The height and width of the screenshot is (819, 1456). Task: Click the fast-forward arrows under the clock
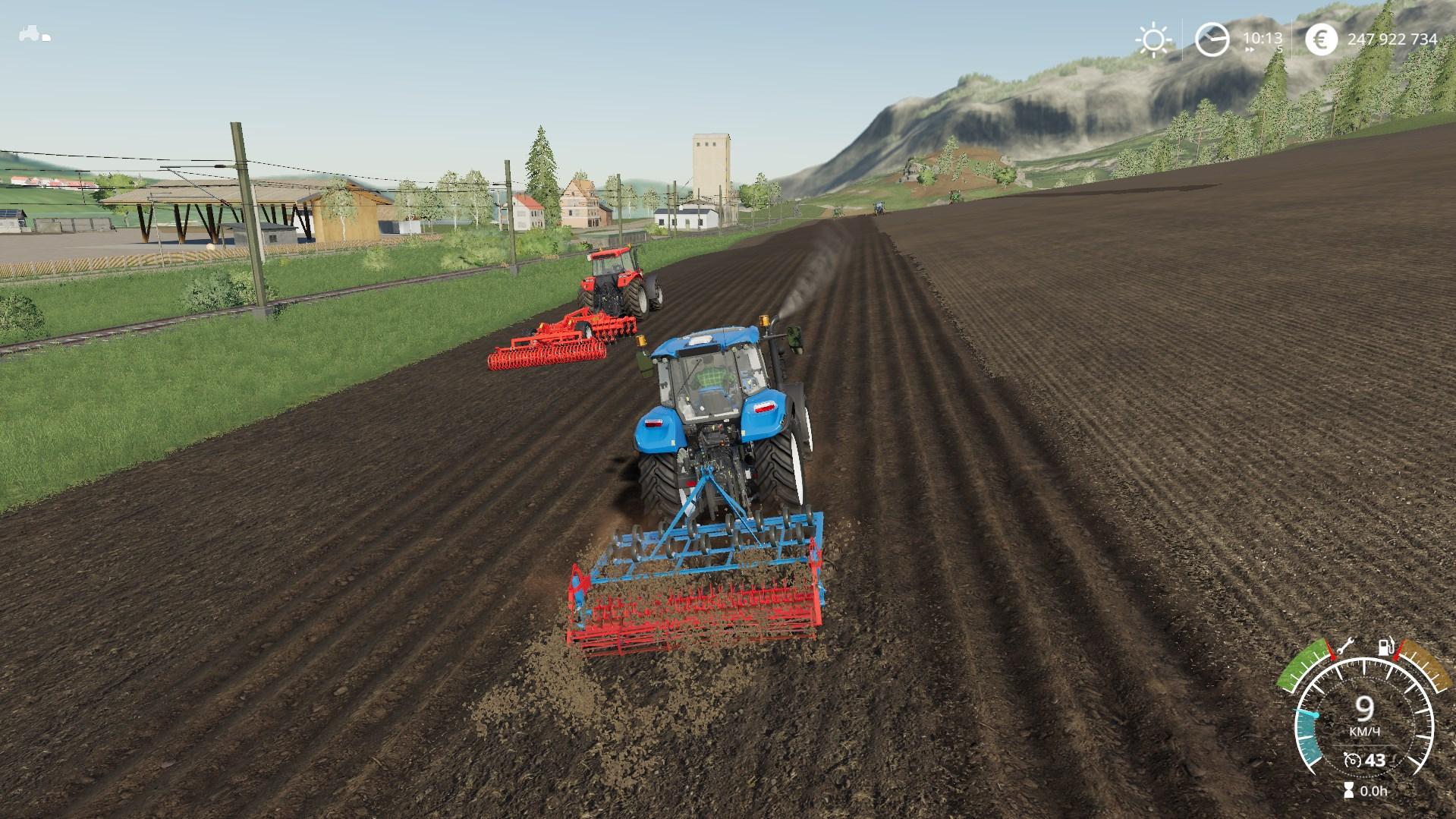[x=1250, y=49]
